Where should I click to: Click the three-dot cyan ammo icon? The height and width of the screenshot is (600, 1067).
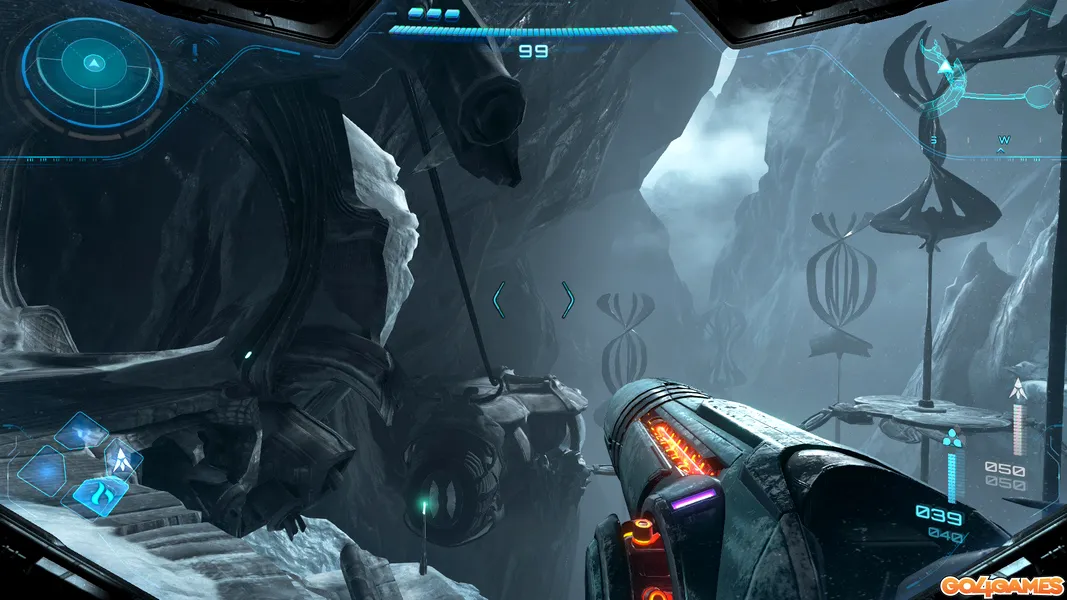tap(951, 438)
